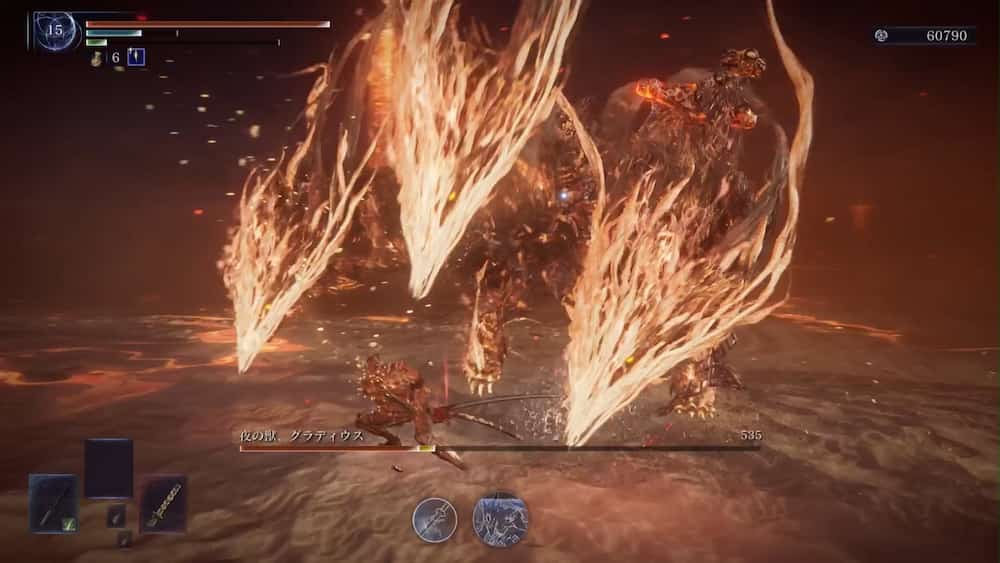
Task: Click the empty top equipment slot
Action: [x=108, y=468]
